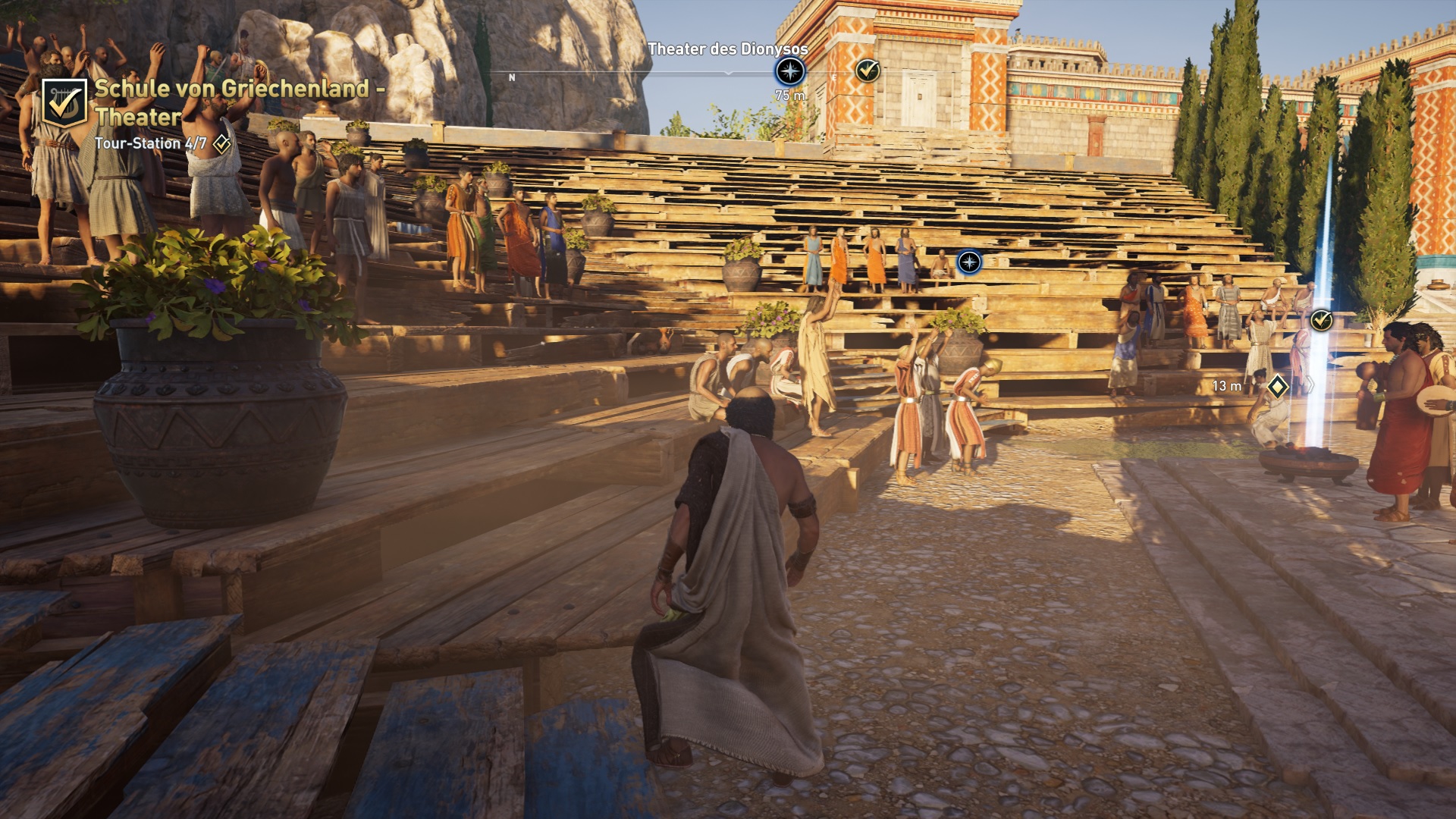Open the Schule von Griechenland tour tracker icon
The image size is (1456, 819).
pyautogui.click(x=64, y=103)
